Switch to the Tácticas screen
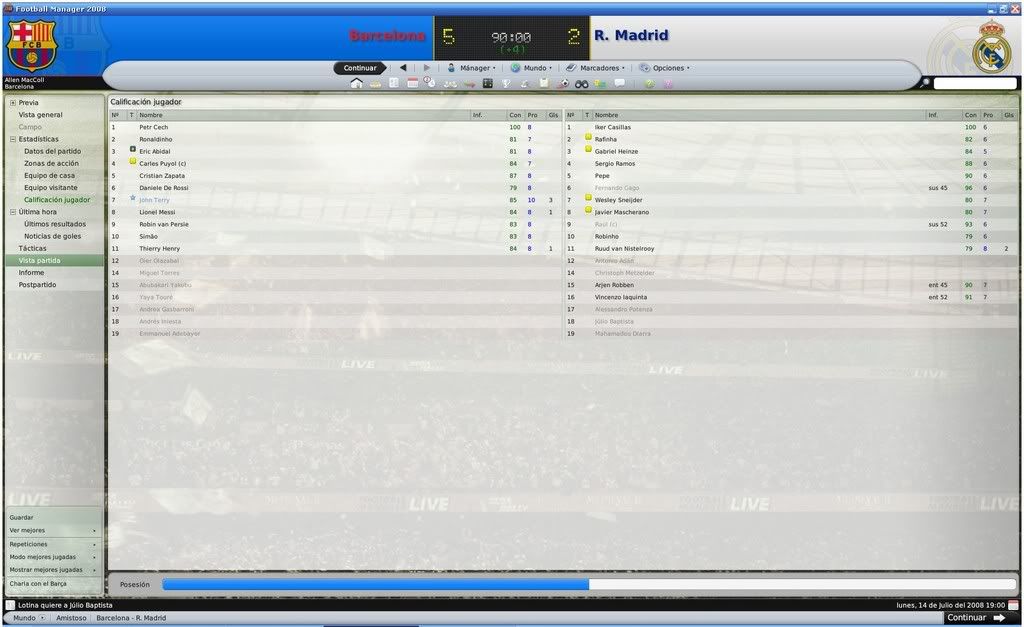Screen dimensions: 1024x627 coord(32,248)
